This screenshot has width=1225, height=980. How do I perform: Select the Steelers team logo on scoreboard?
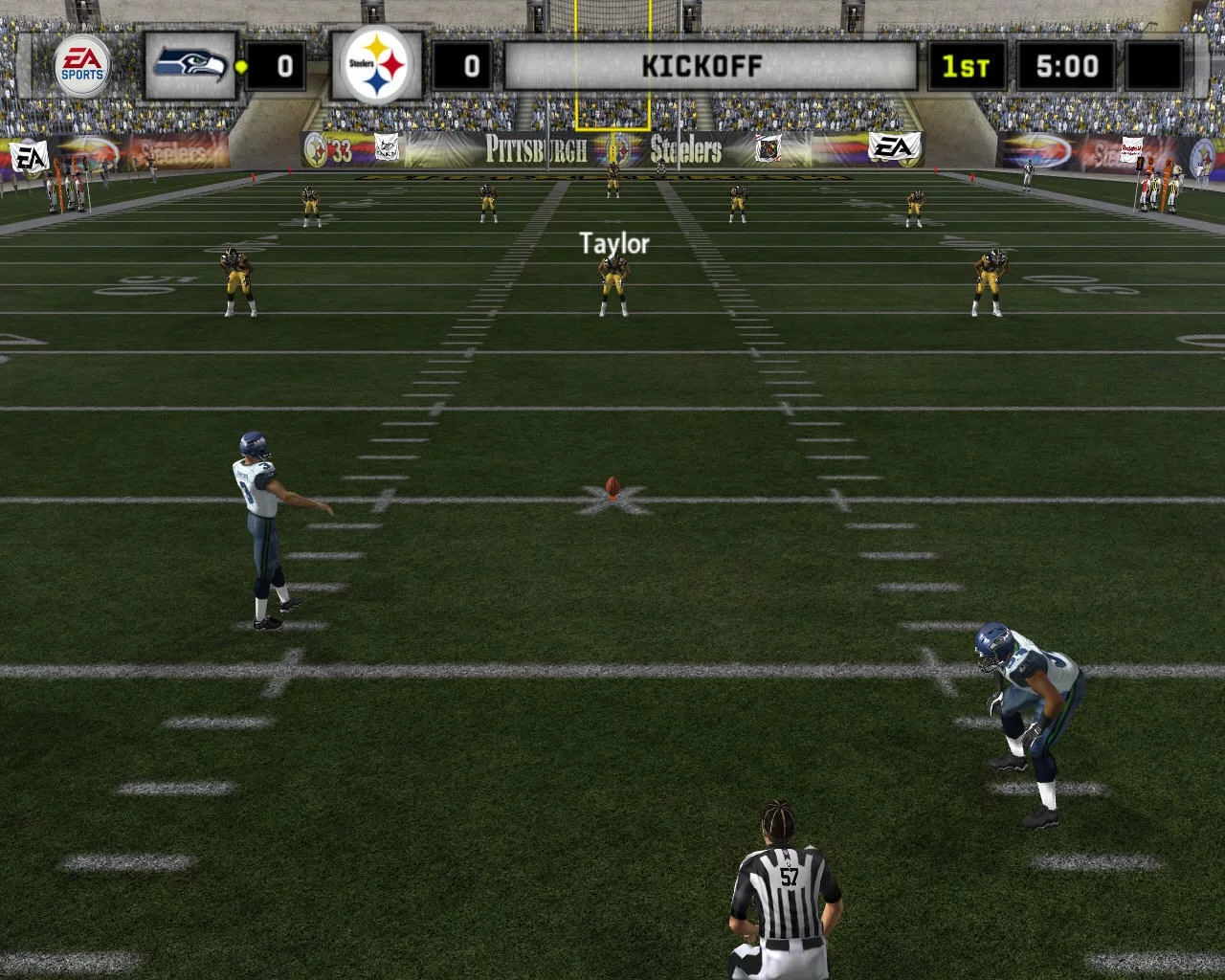[377, 65]
